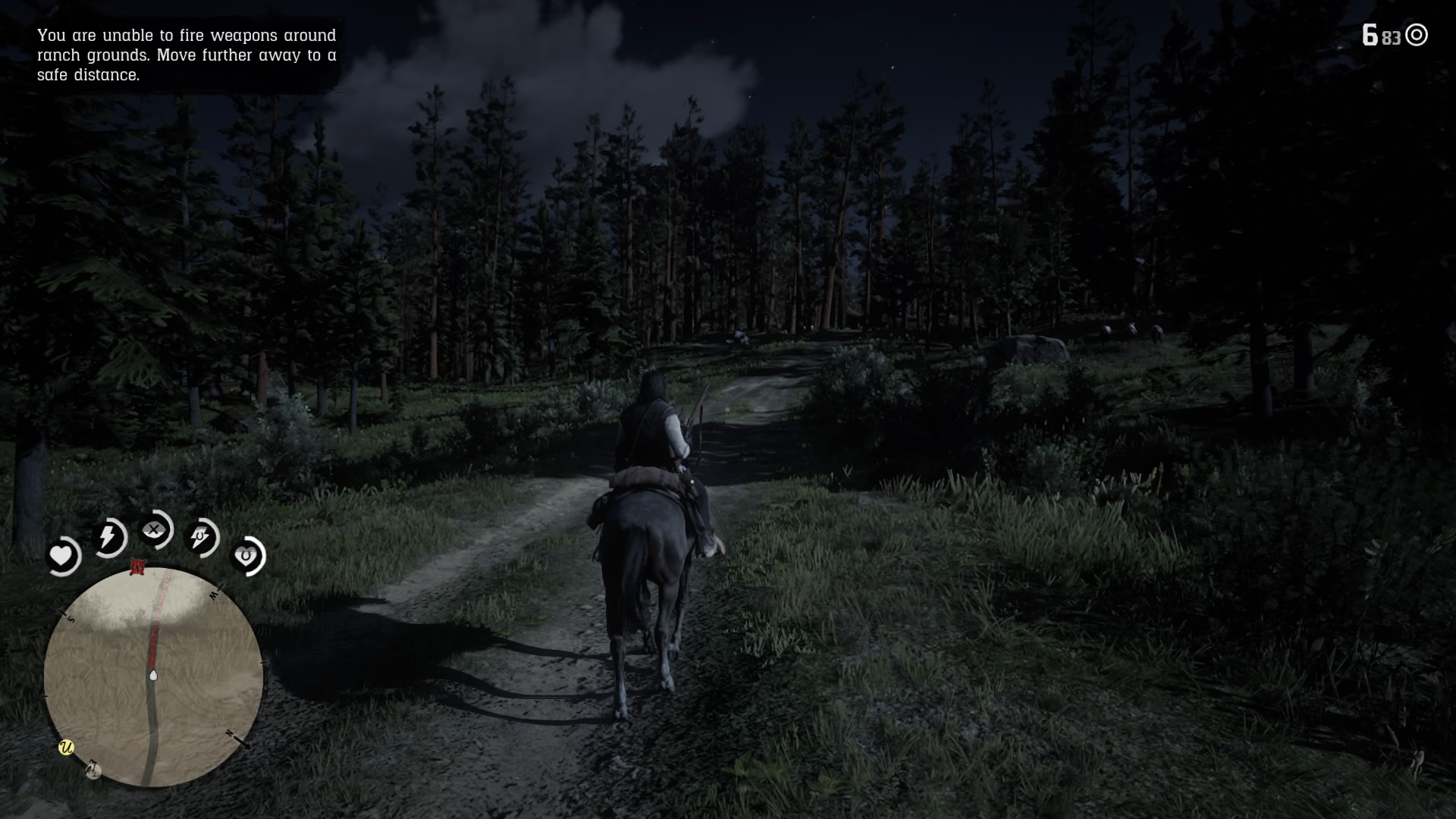Click the horse health core icon

246,554
